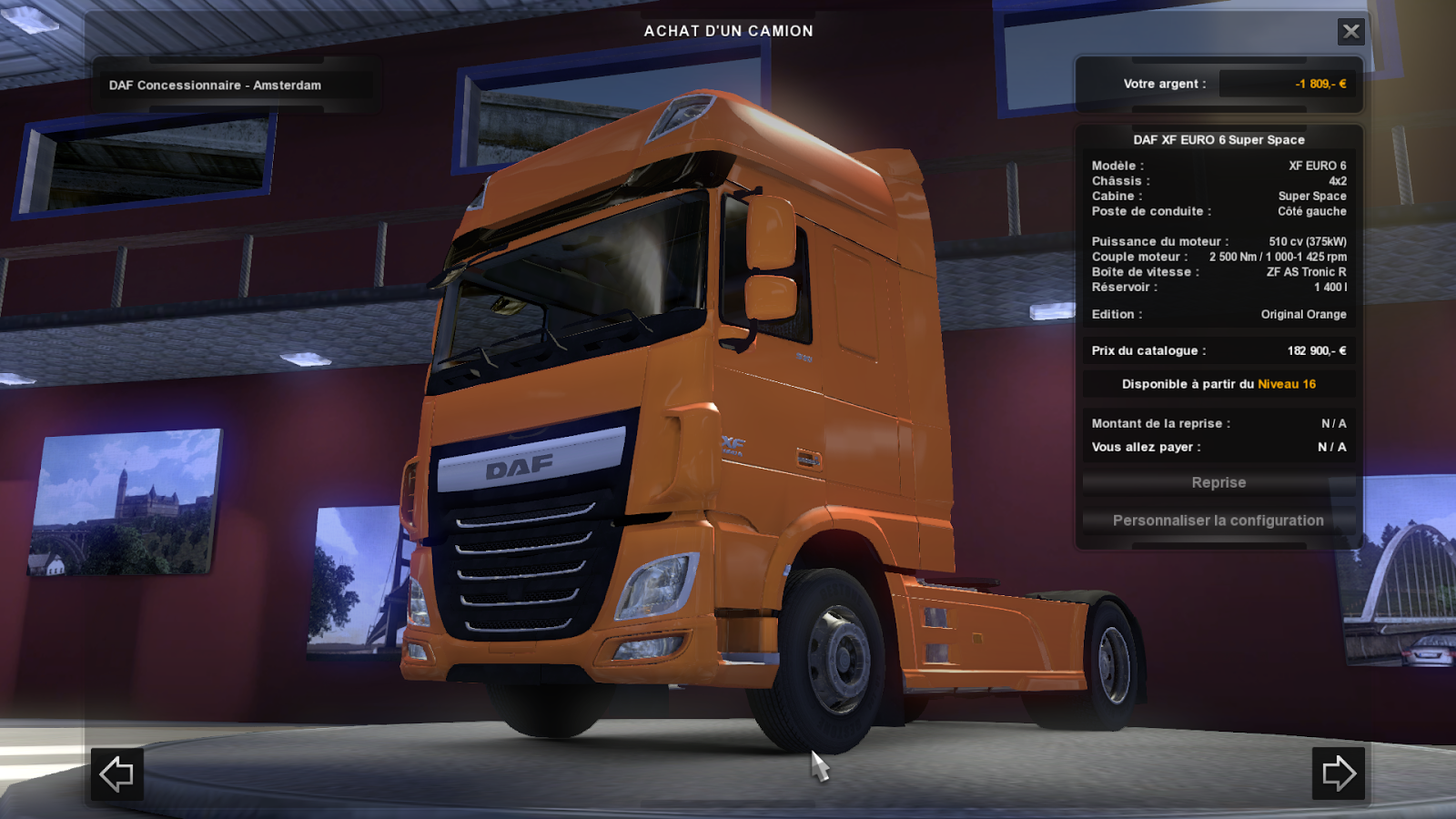This screenshot has height=819, width=1456.
Task: Close the truck purchase screen
Action: [x=1351, y=32]
